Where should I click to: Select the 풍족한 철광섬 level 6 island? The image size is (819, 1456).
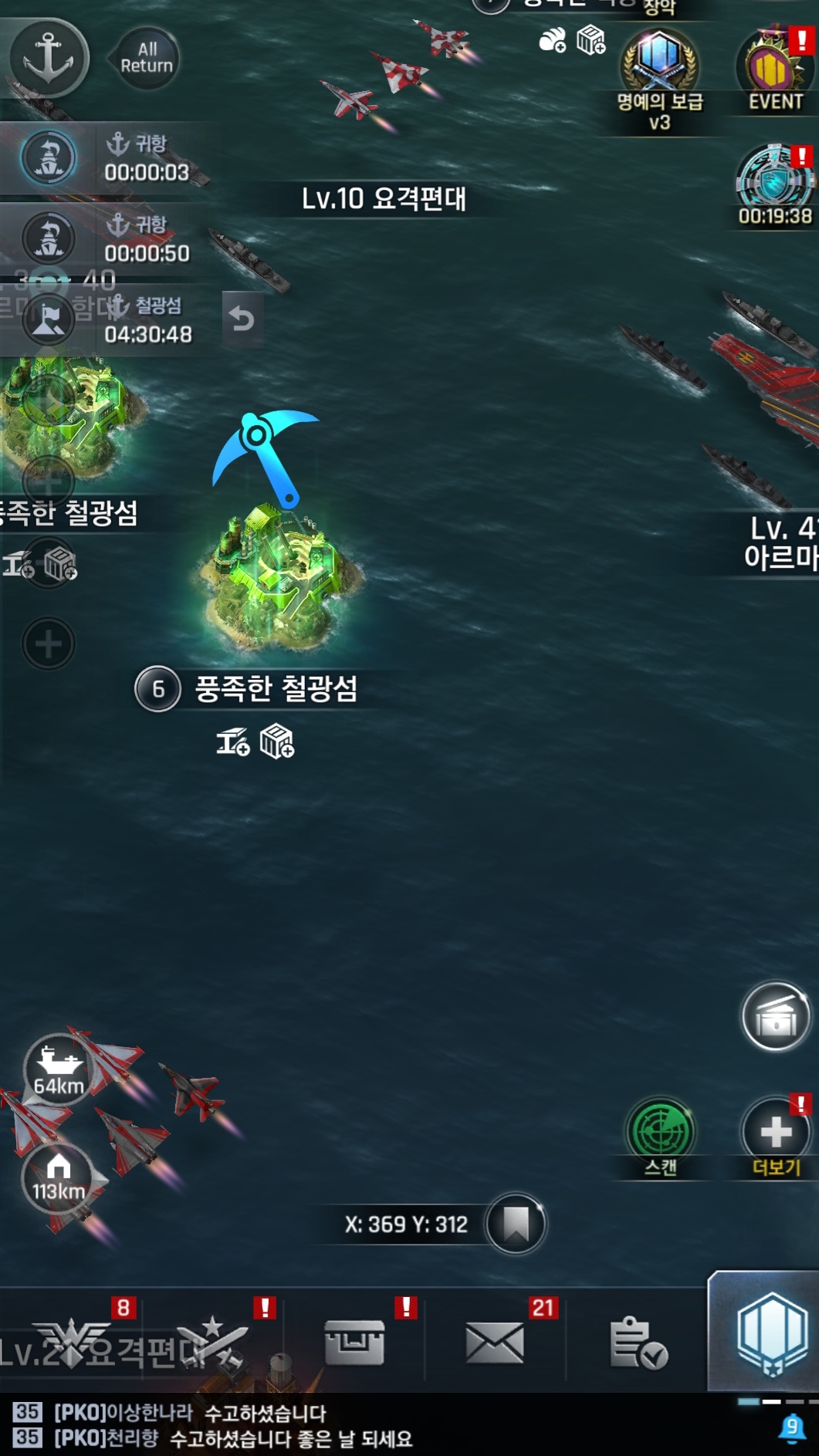pyautogui.click(x=278, y=575)
